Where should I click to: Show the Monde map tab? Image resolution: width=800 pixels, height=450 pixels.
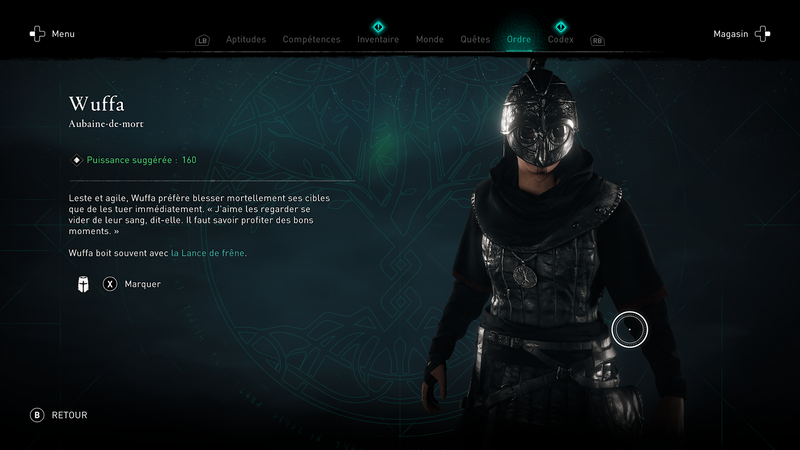click(429, 40)
